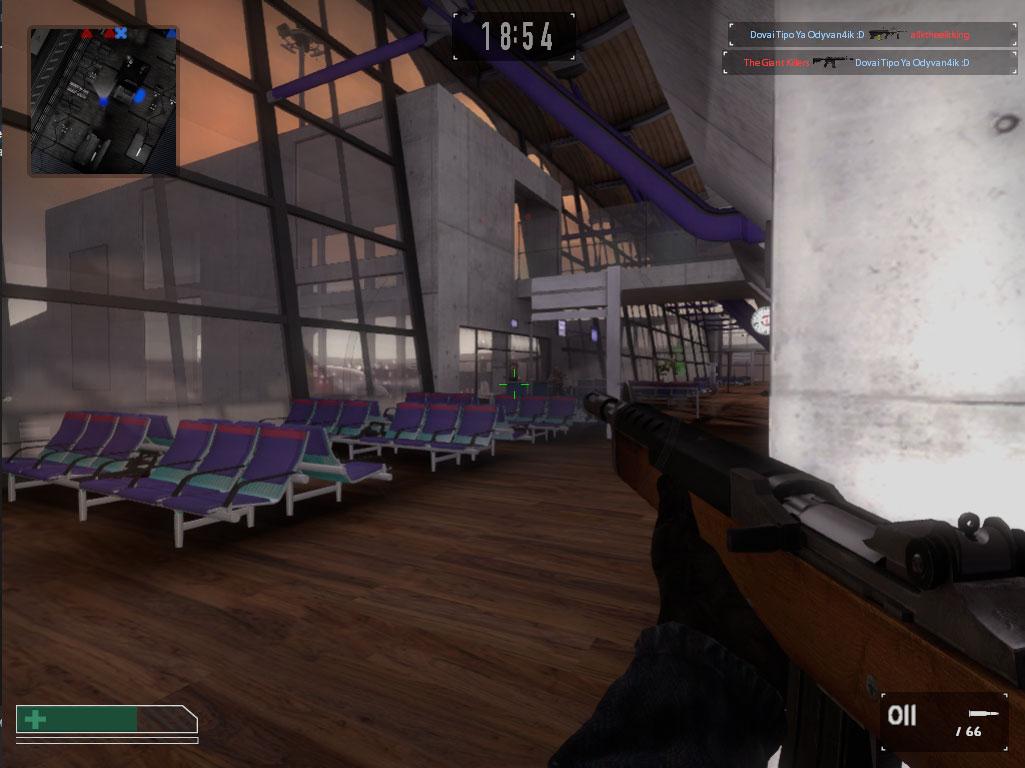This screenshot has width=1025, height=768.
Task: Click the minimap in the corner
Action: click(x=103, y=100)
